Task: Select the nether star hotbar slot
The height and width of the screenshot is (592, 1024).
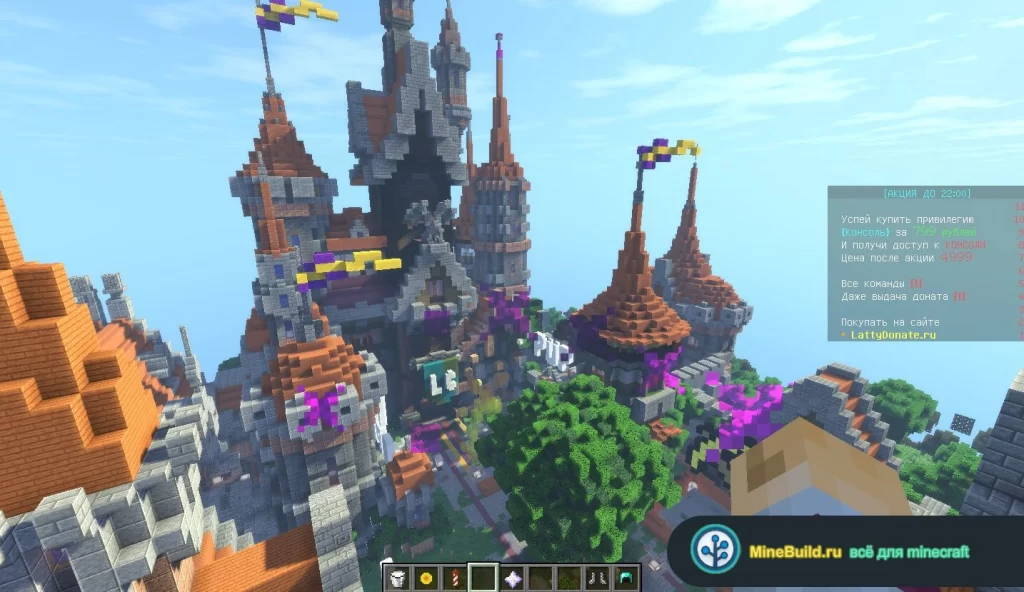Action: pos(512,577)
